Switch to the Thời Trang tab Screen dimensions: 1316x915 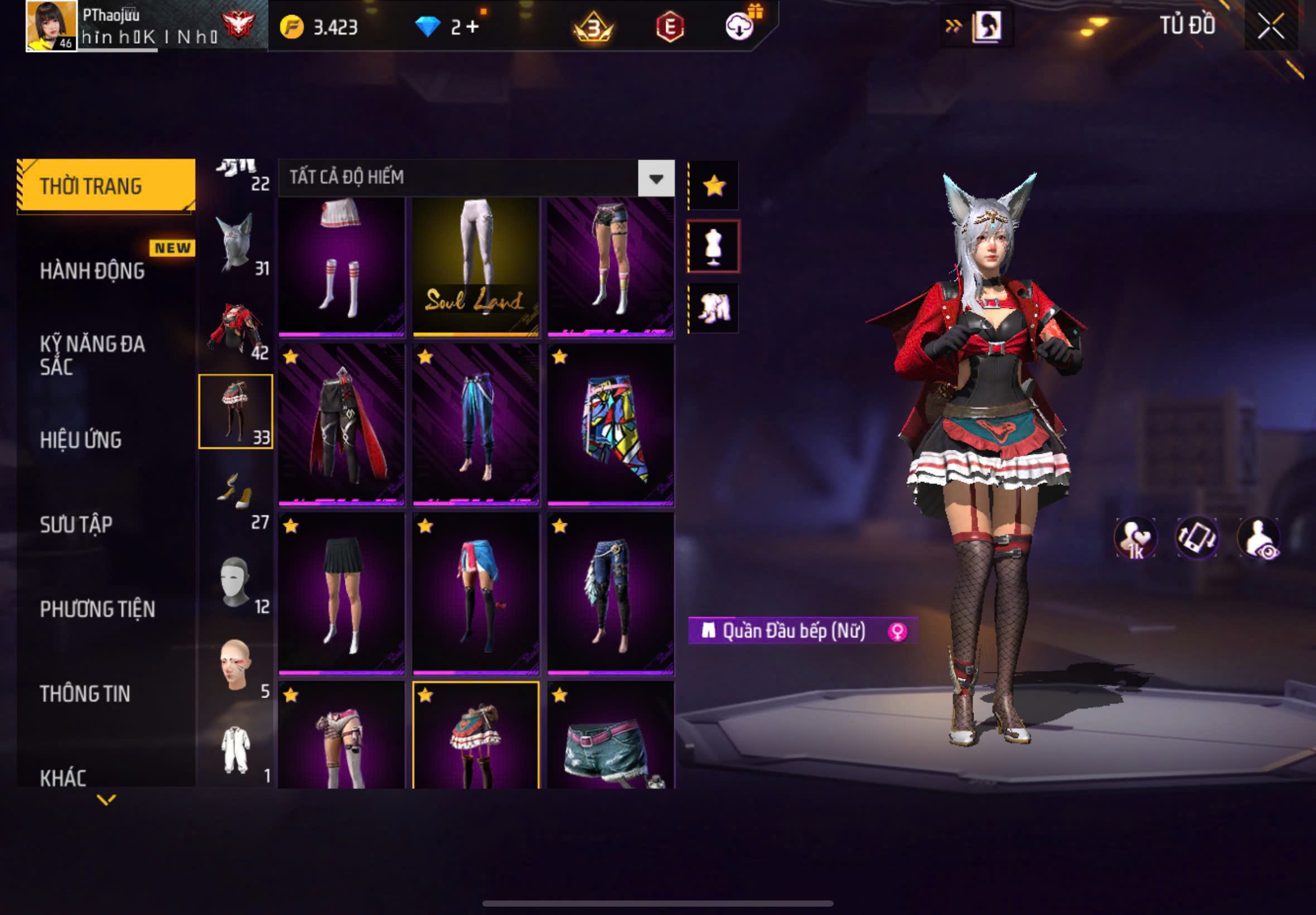[x=106, y=186]
